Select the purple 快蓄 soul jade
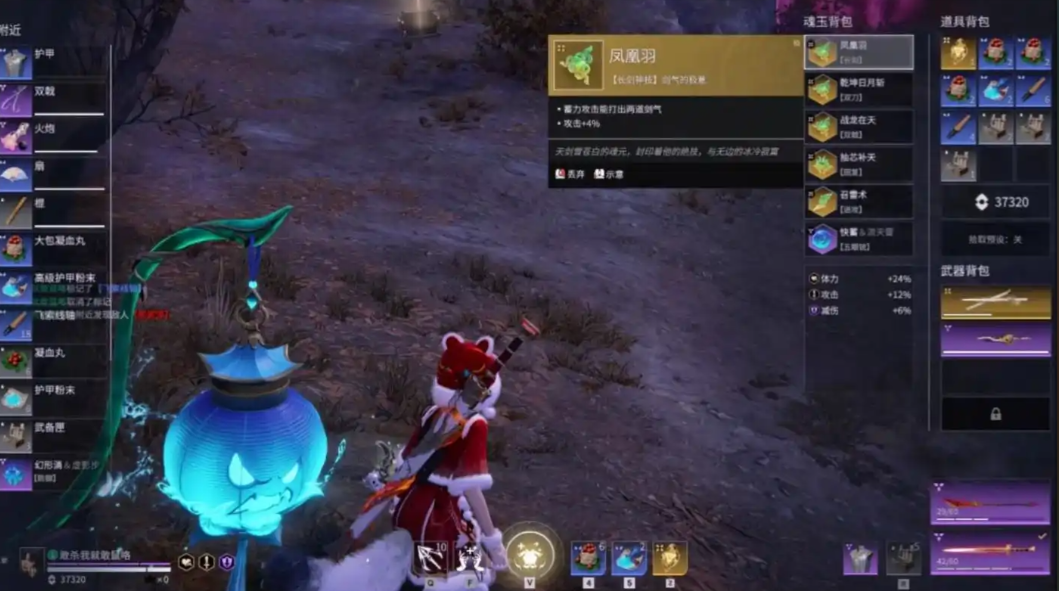 [859, 239]
